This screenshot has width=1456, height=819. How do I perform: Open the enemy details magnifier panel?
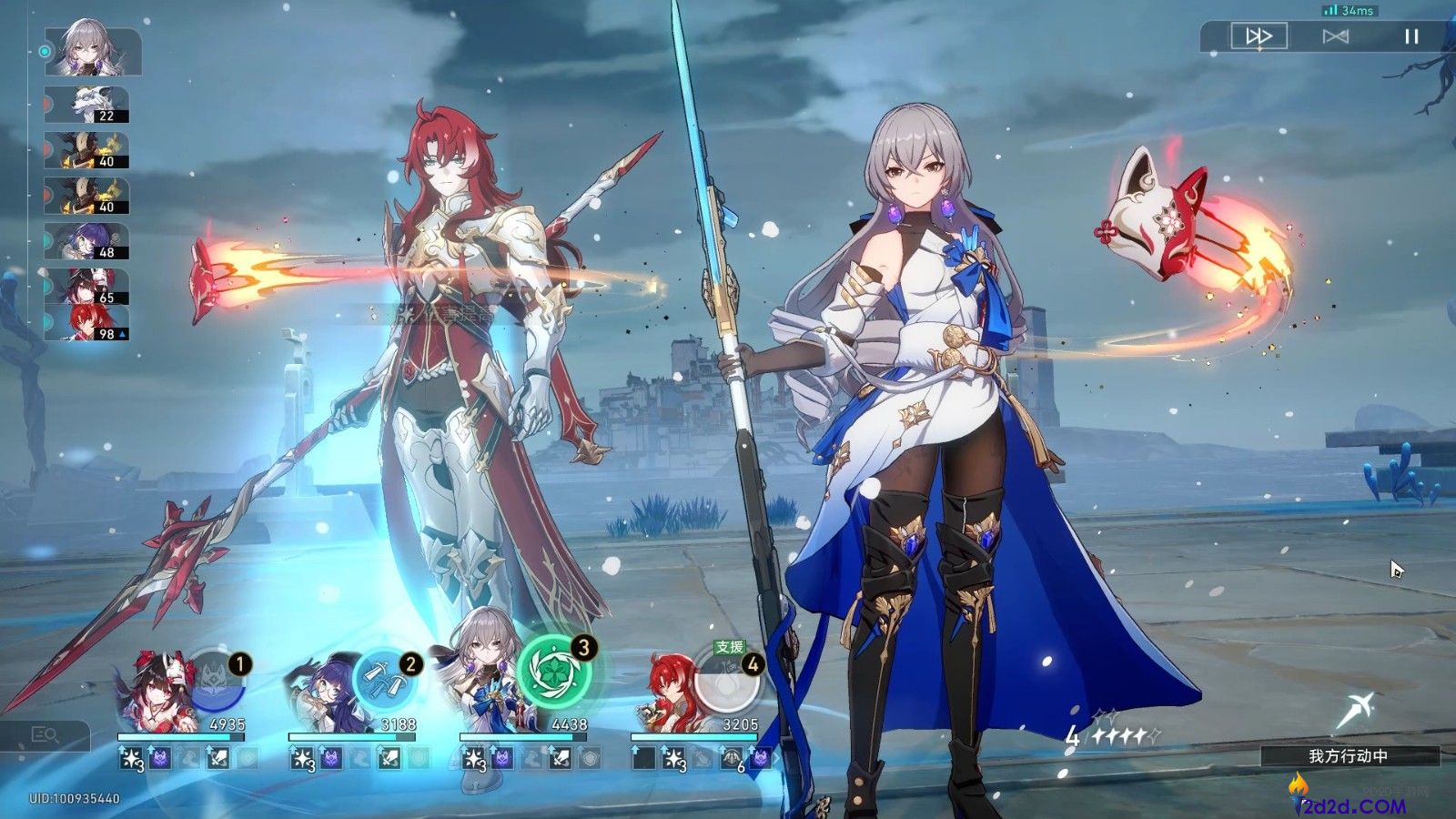(45, 734)
